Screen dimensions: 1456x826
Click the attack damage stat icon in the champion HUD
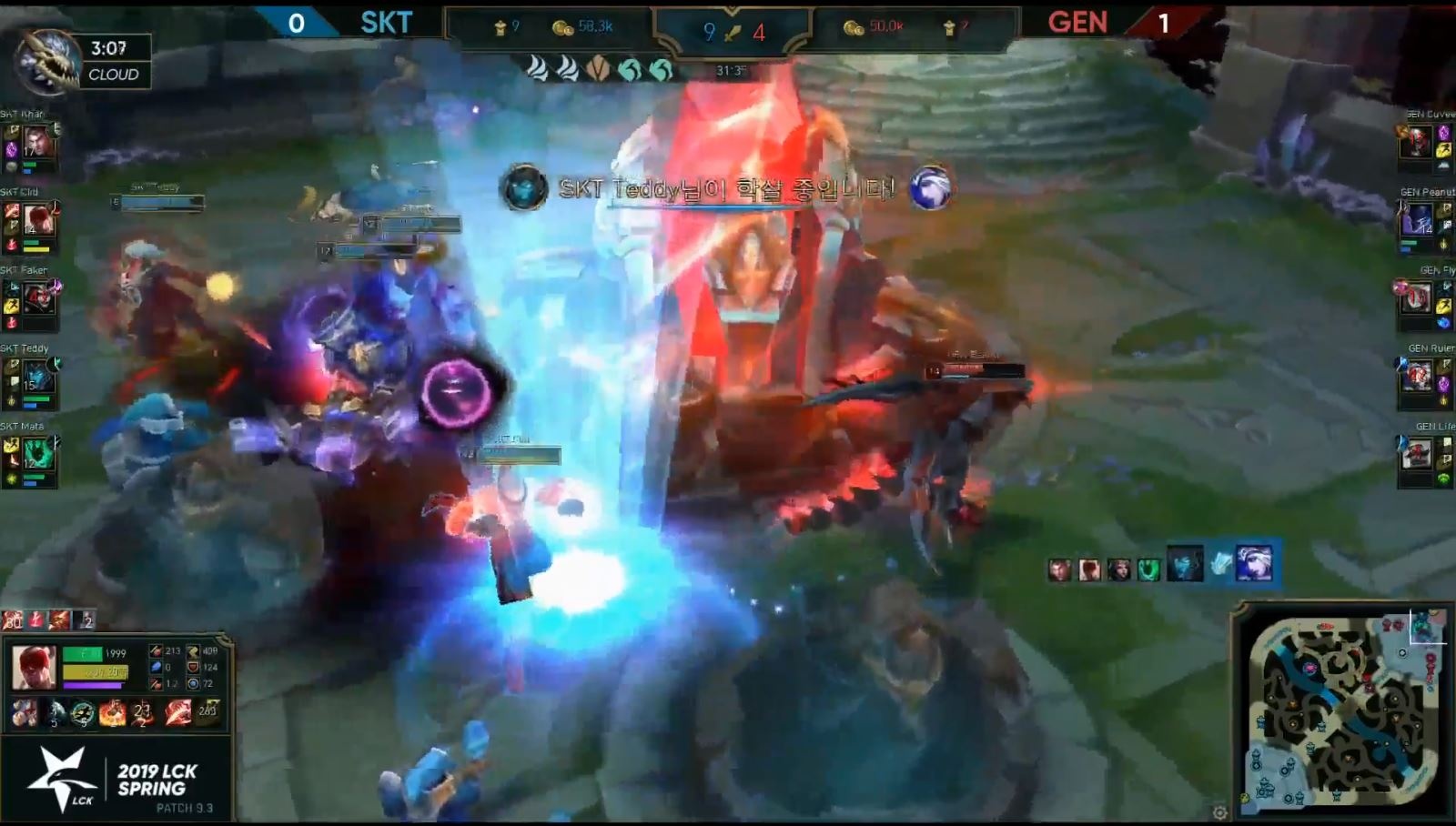pyautogui.click(x=156, y=650)
